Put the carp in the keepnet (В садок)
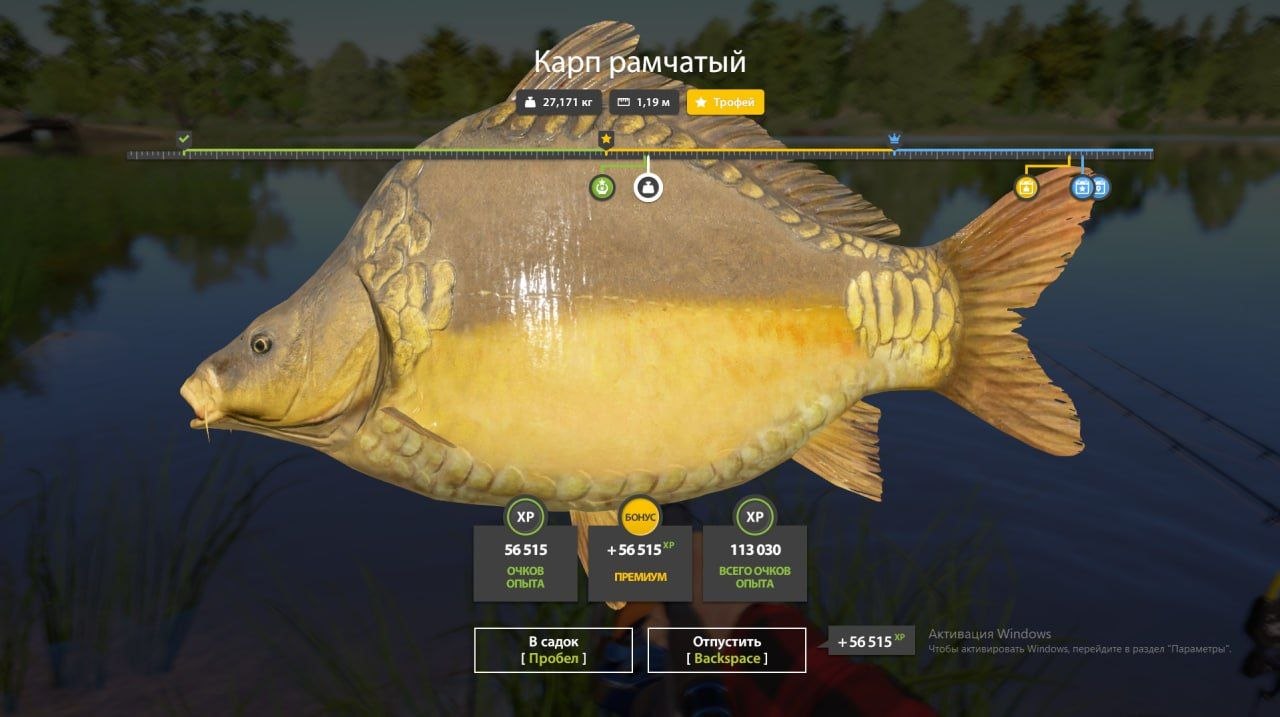Screen dimensions: 1280x717 pos(553,650)
